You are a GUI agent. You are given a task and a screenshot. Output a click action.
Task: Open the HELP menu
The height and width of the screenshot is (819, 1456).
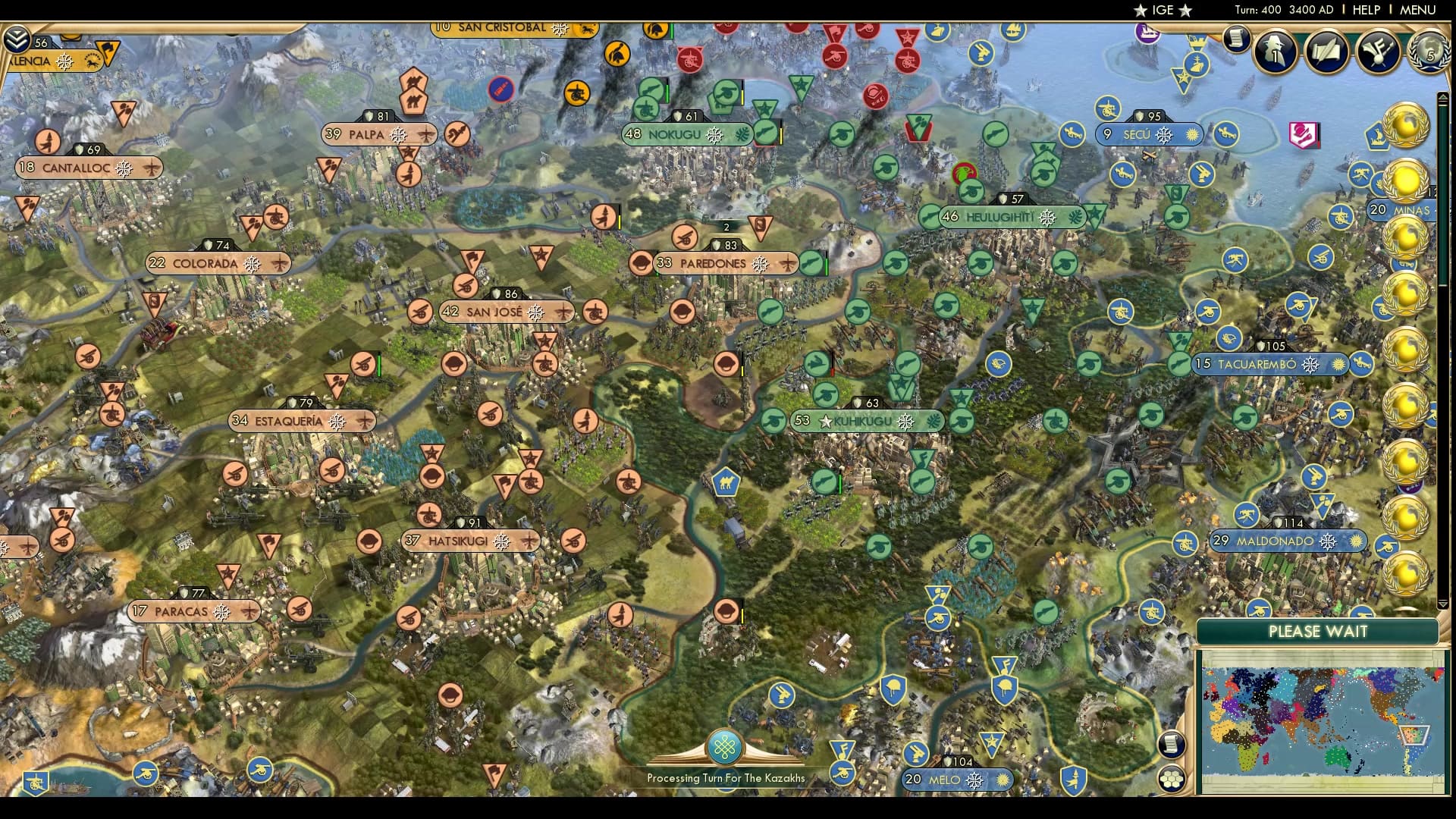click(x=1365, y=10)
